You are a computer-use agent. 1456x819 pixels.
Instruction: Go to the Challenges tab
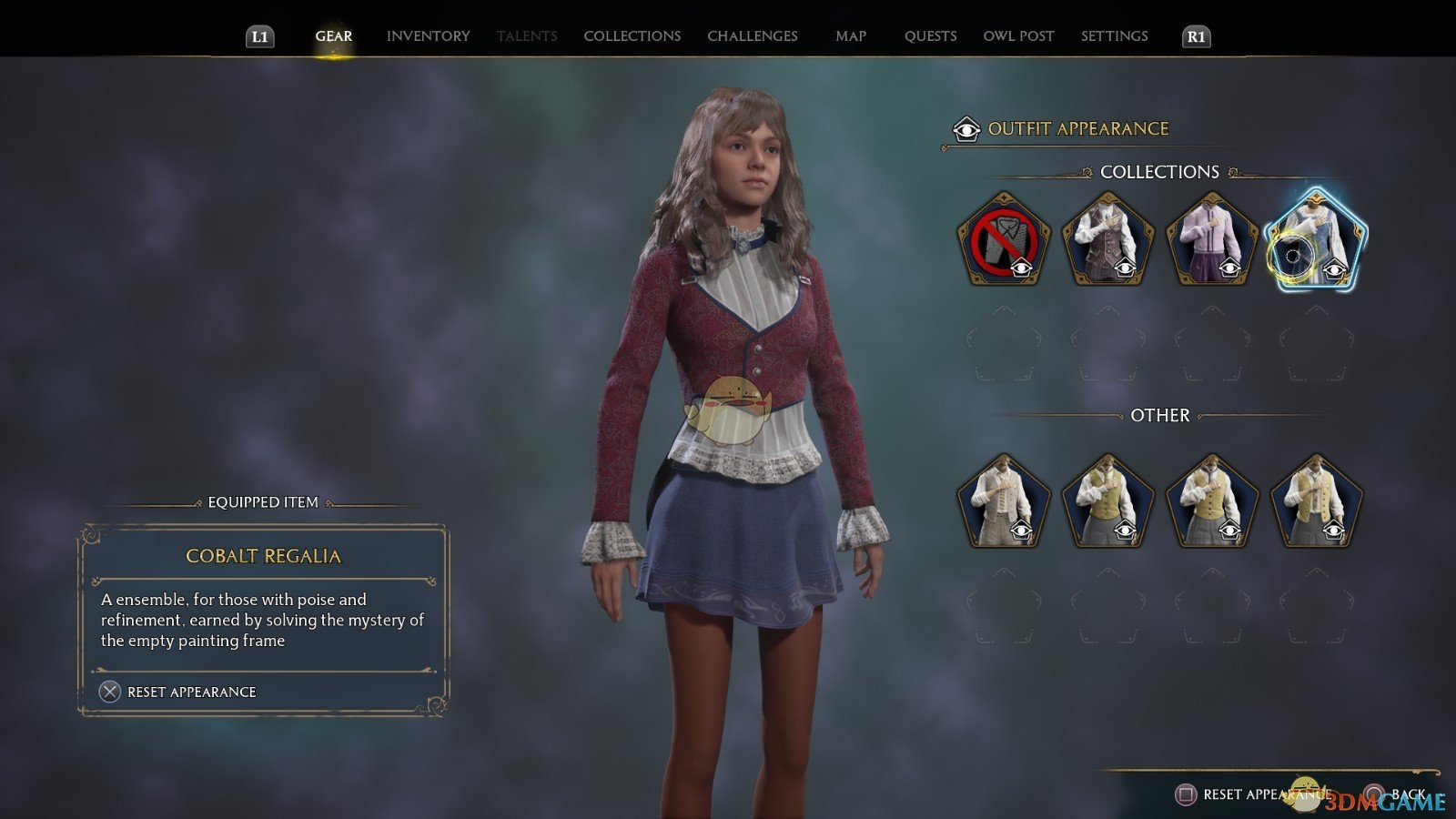coord(752,36)
